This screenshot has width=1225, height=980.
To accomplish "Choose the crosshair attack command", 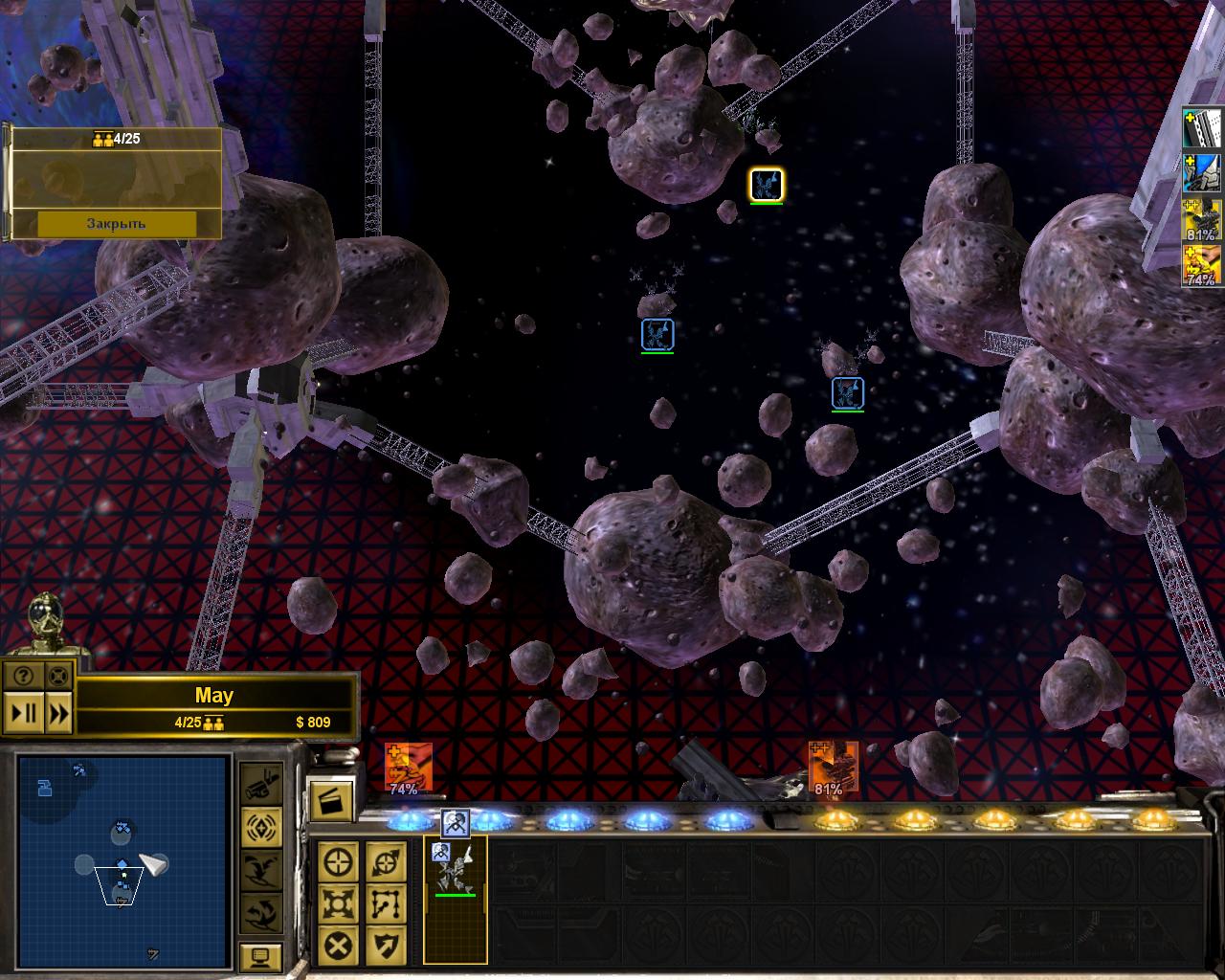I will [x=338, y=861].
